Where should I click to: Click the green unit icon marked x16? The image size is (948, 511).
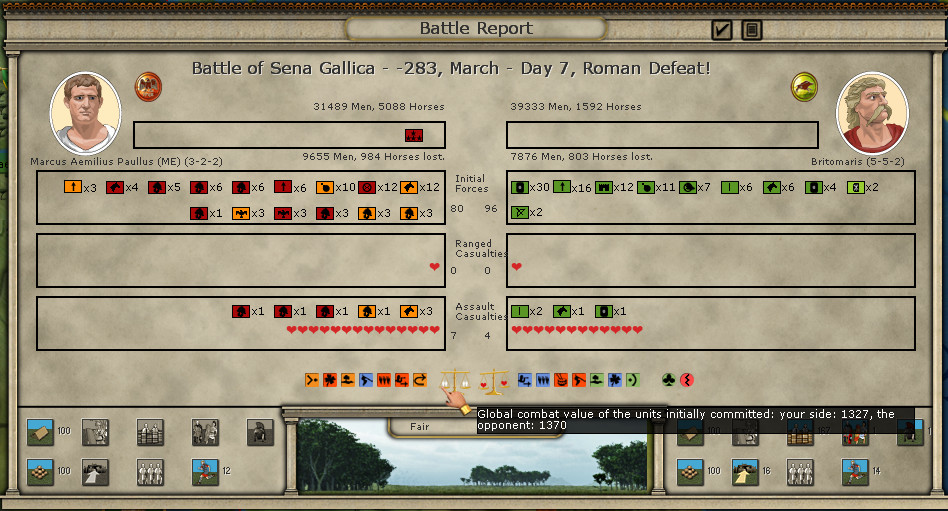click(561, 187)
